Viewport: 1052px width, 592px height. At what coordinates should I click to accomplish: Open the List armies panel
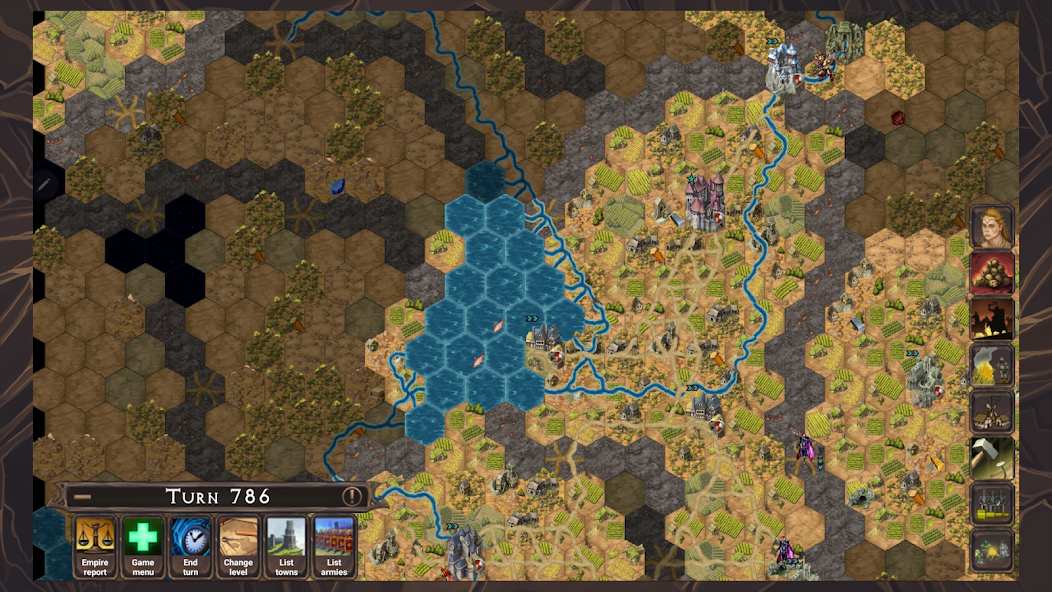pyautogui.click(x=334, y=546)
